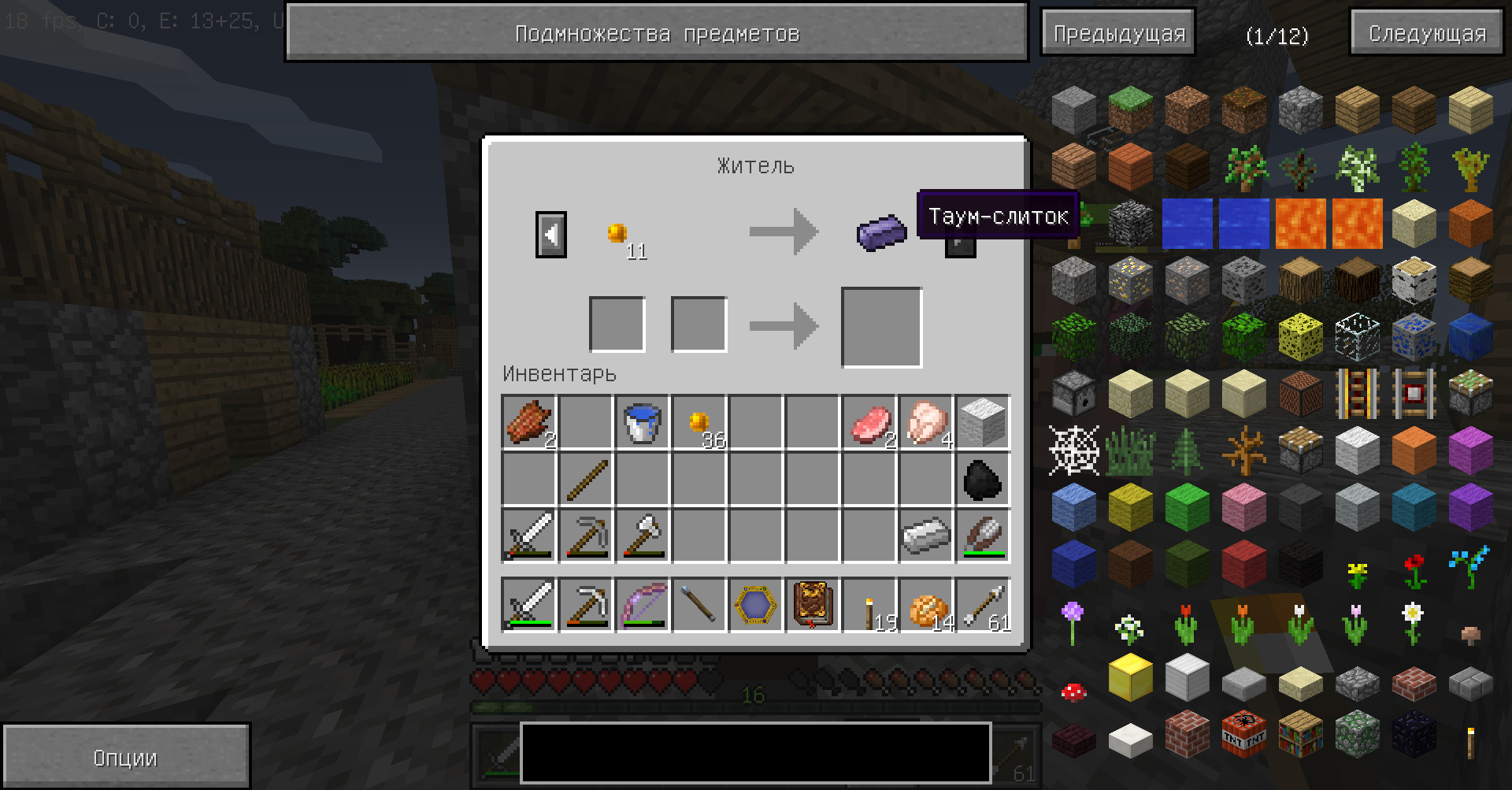This screenshot has width=1512, height=790.
Task: Show the previous villager trade
Action: tap(550, 234)
